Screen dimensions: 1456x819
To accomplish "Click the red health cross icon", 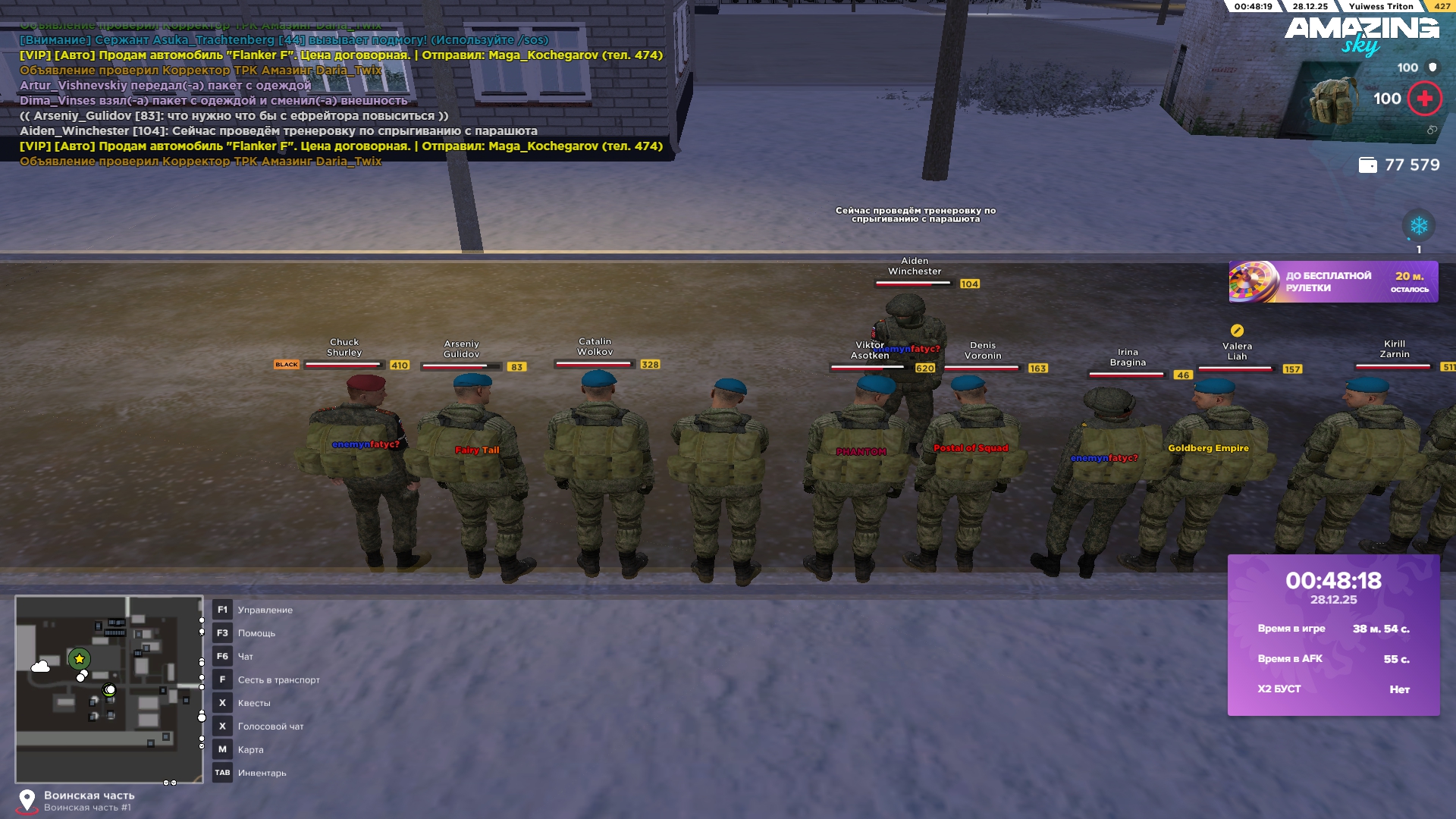I will tap(1424, 99).
